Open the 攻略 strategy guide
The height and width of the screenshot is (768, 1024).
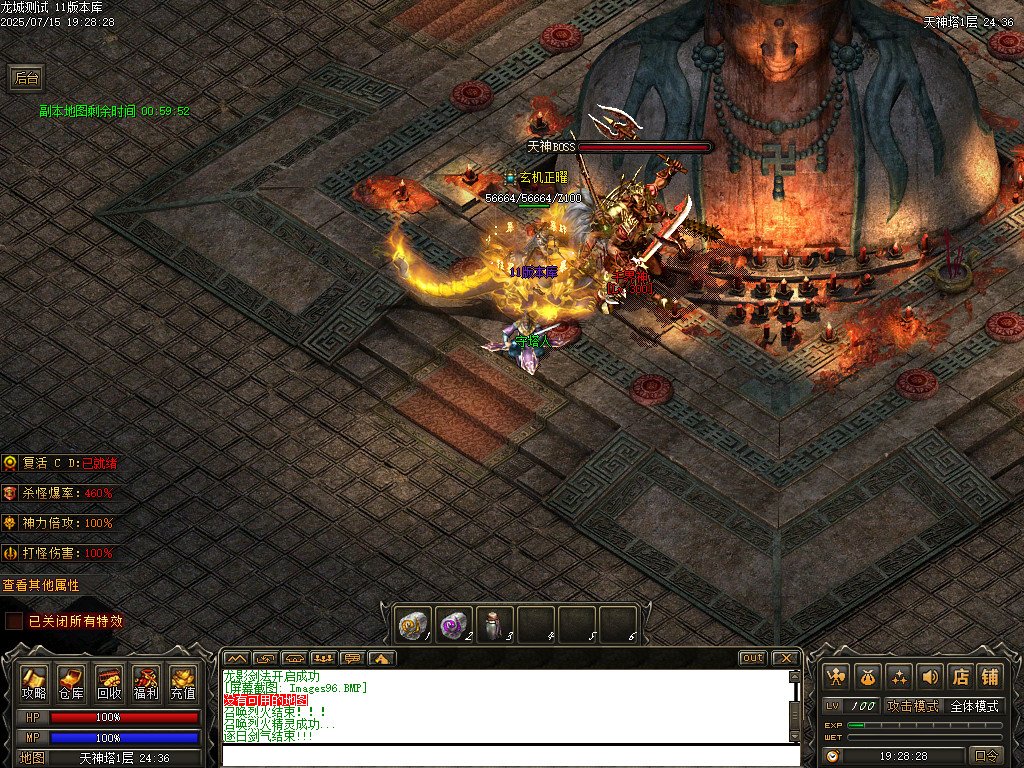(33, 682)
